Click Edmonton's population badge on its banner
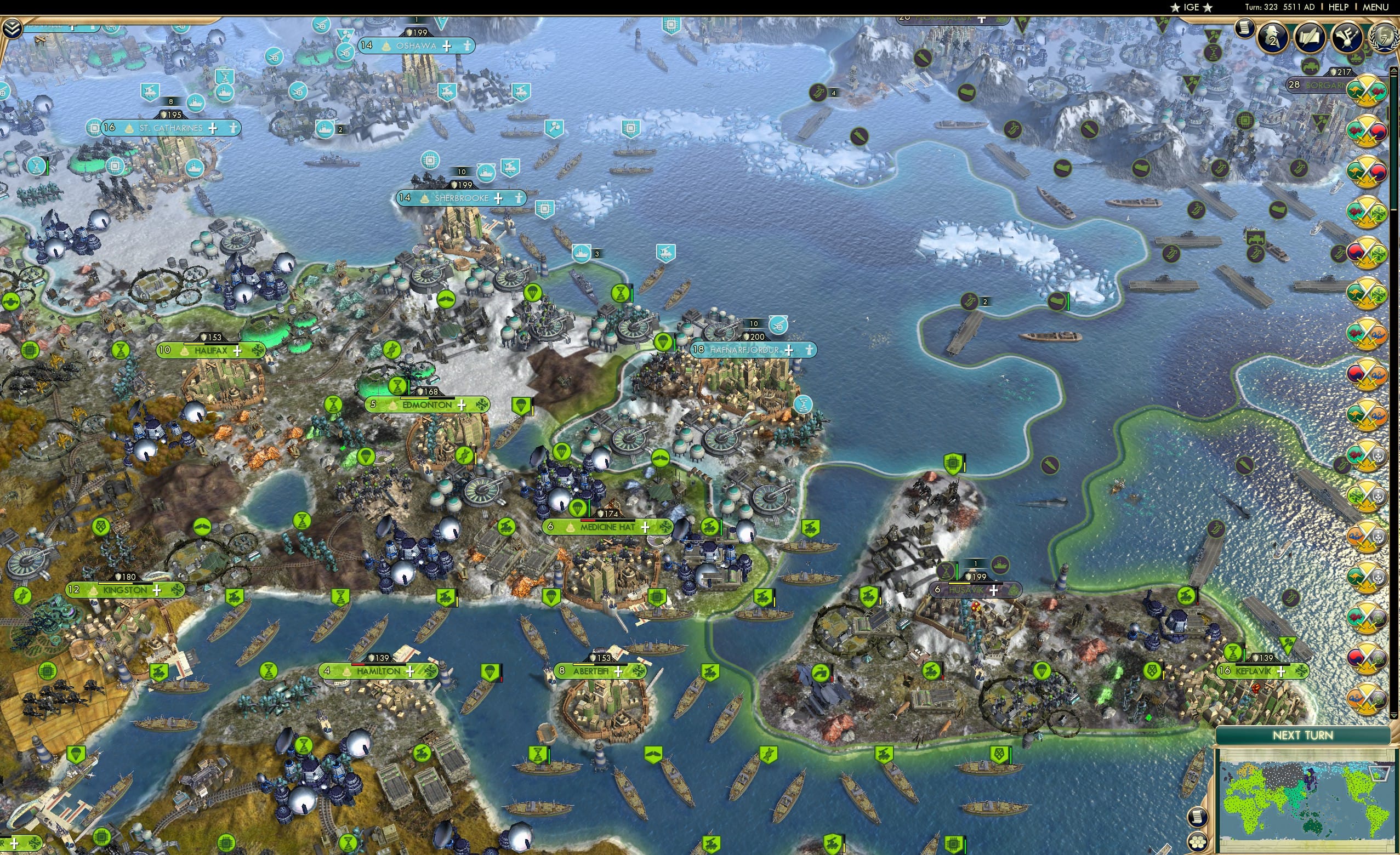 pos(373,406)
